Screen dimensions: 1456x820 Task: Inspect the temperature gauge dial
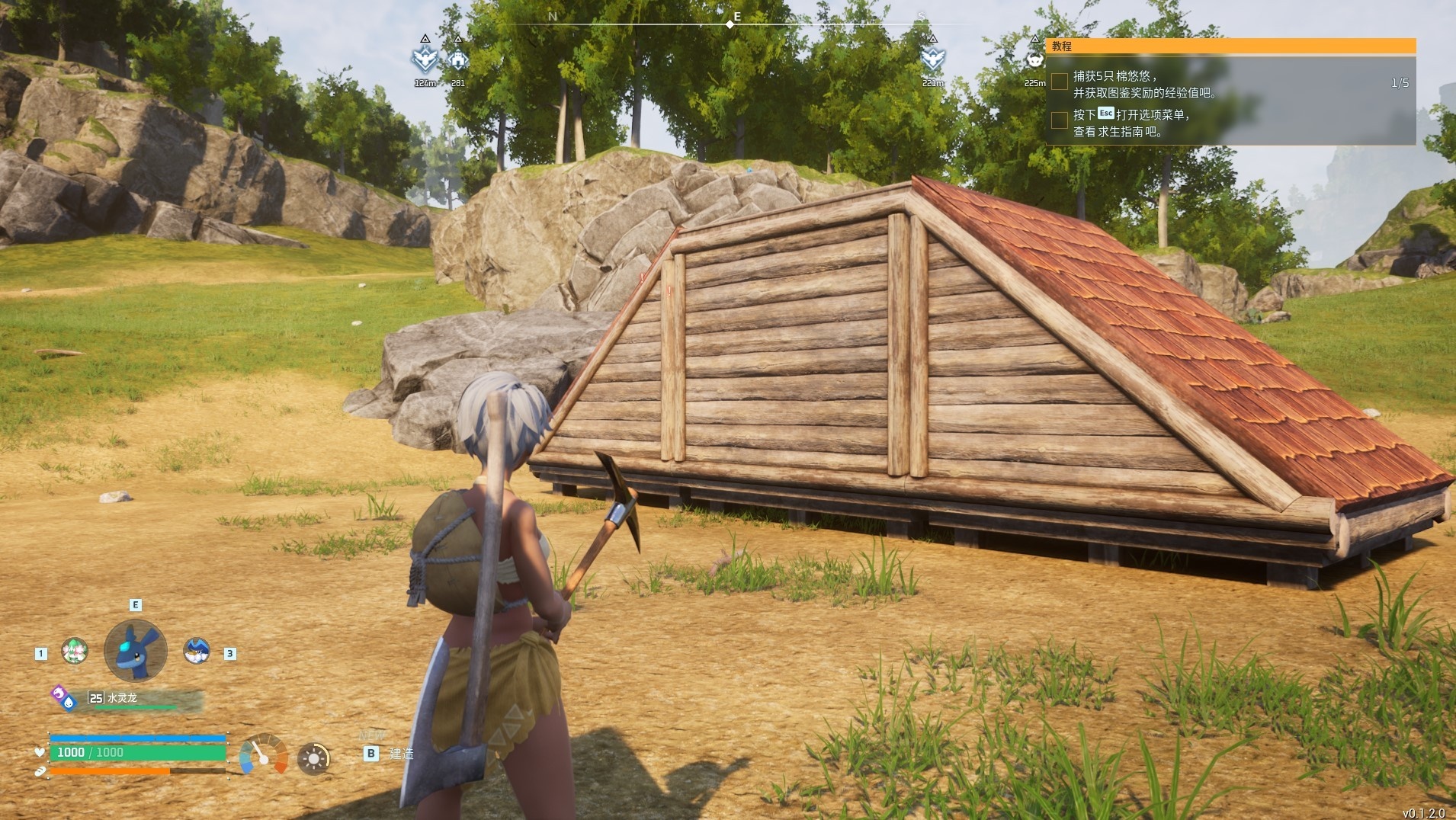click(x=263, y=755)
